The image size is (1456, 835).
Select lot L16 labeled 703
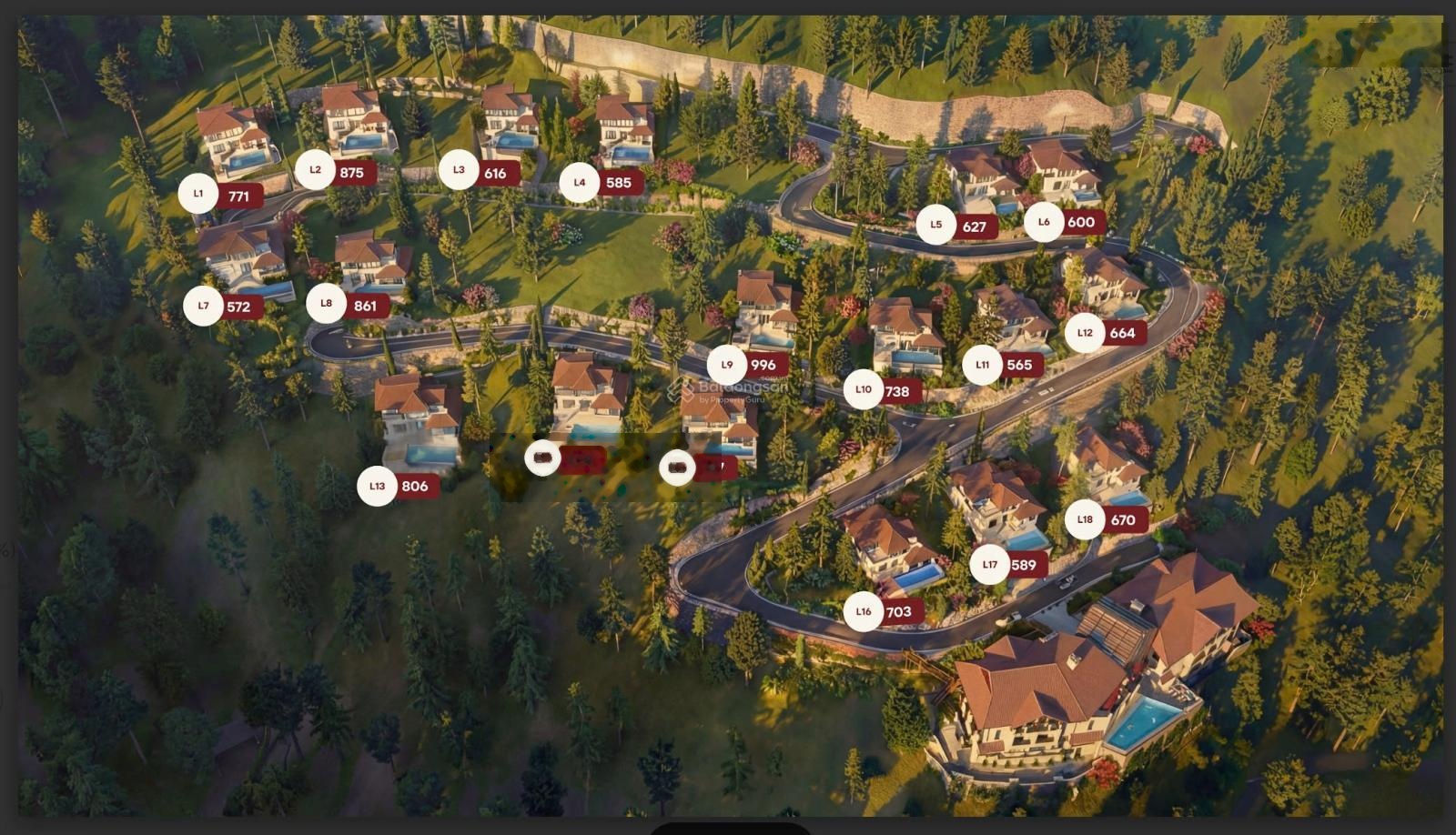click(x=864, y=612)
